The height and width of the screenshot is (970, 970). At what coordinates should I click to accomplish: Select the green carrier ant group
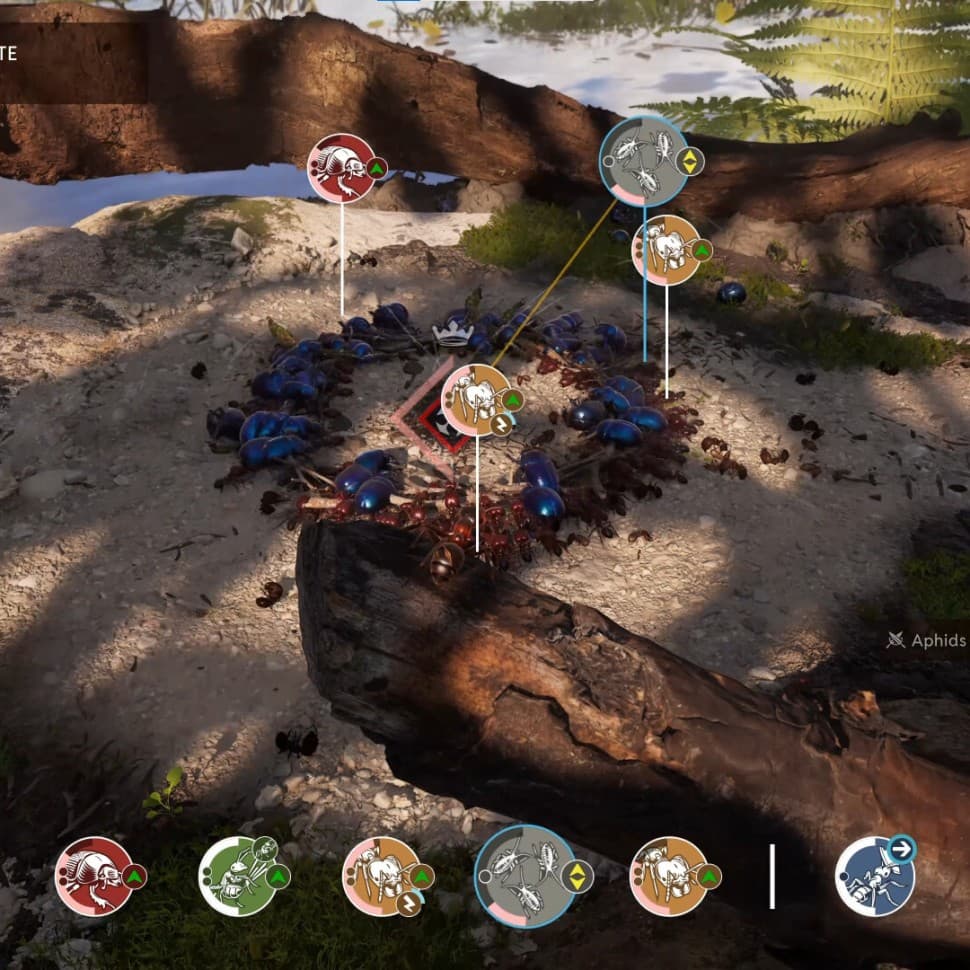coord(237,876)
